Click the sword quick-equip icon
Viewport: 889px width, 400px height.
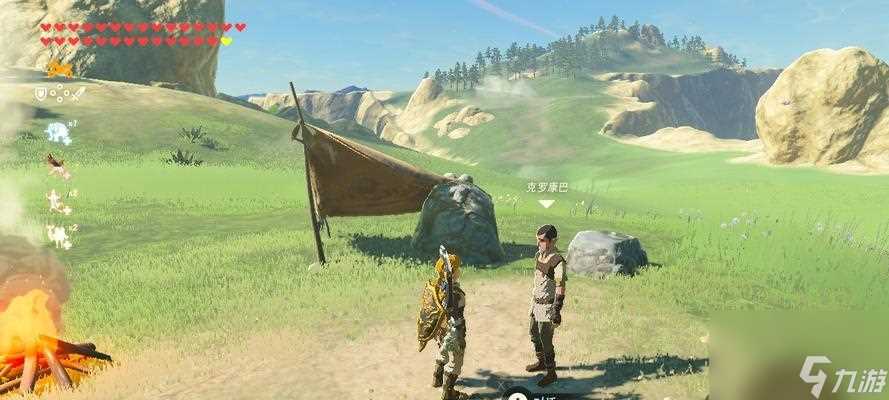pos(77,93)
